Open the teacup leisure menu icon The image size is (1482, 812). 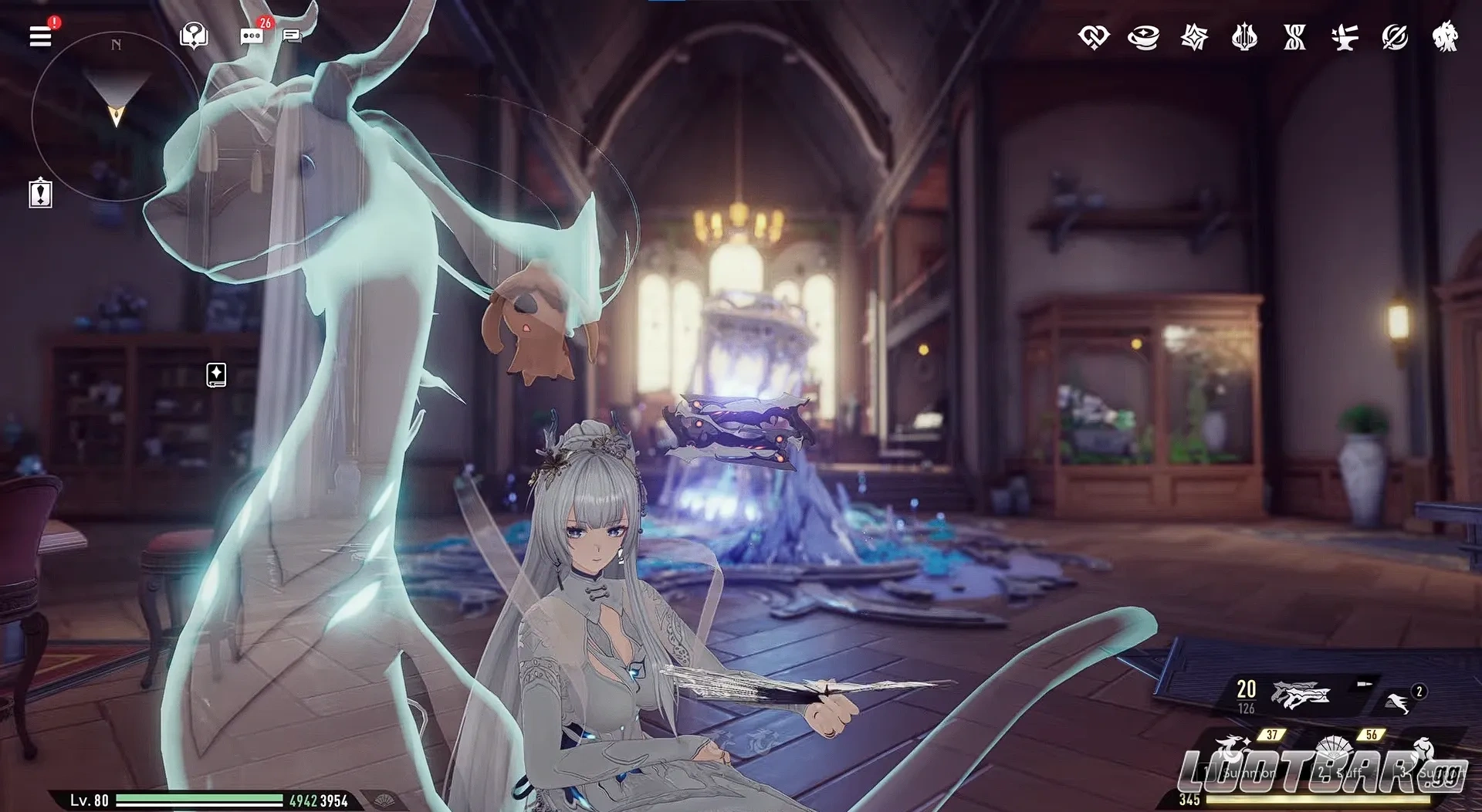click(1145, 37)
